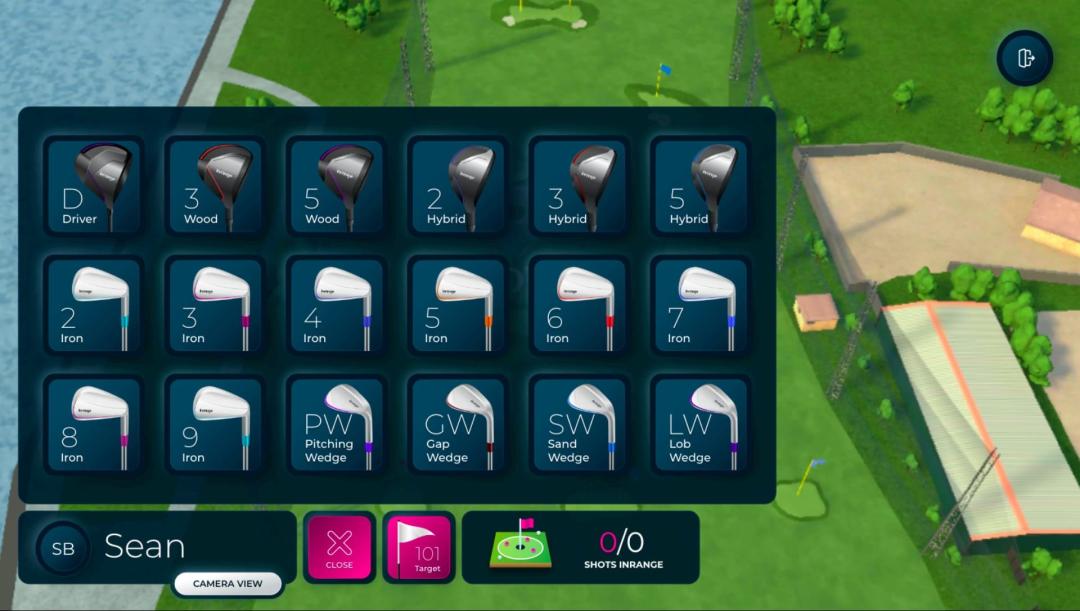The image size is (1080, 611).
Task: Choose the 3 Wood club
Action: pyautogui.click(x=215, y=187)
